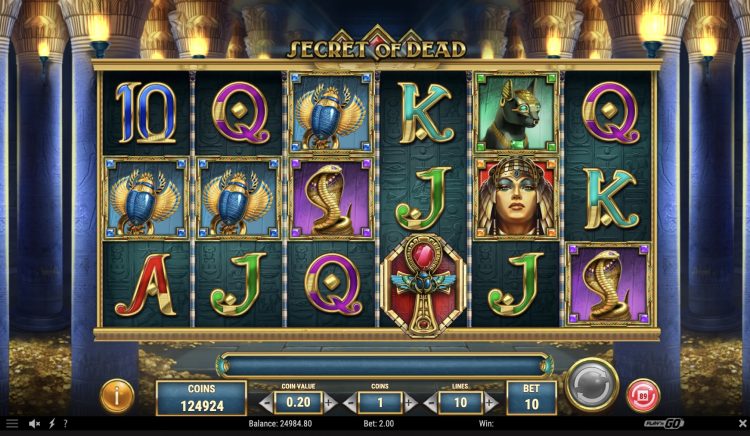This screenshot has height=436, width=750.
Task: Activate the lightning bolt quick-spin option
Action: (x=51, y=424)
